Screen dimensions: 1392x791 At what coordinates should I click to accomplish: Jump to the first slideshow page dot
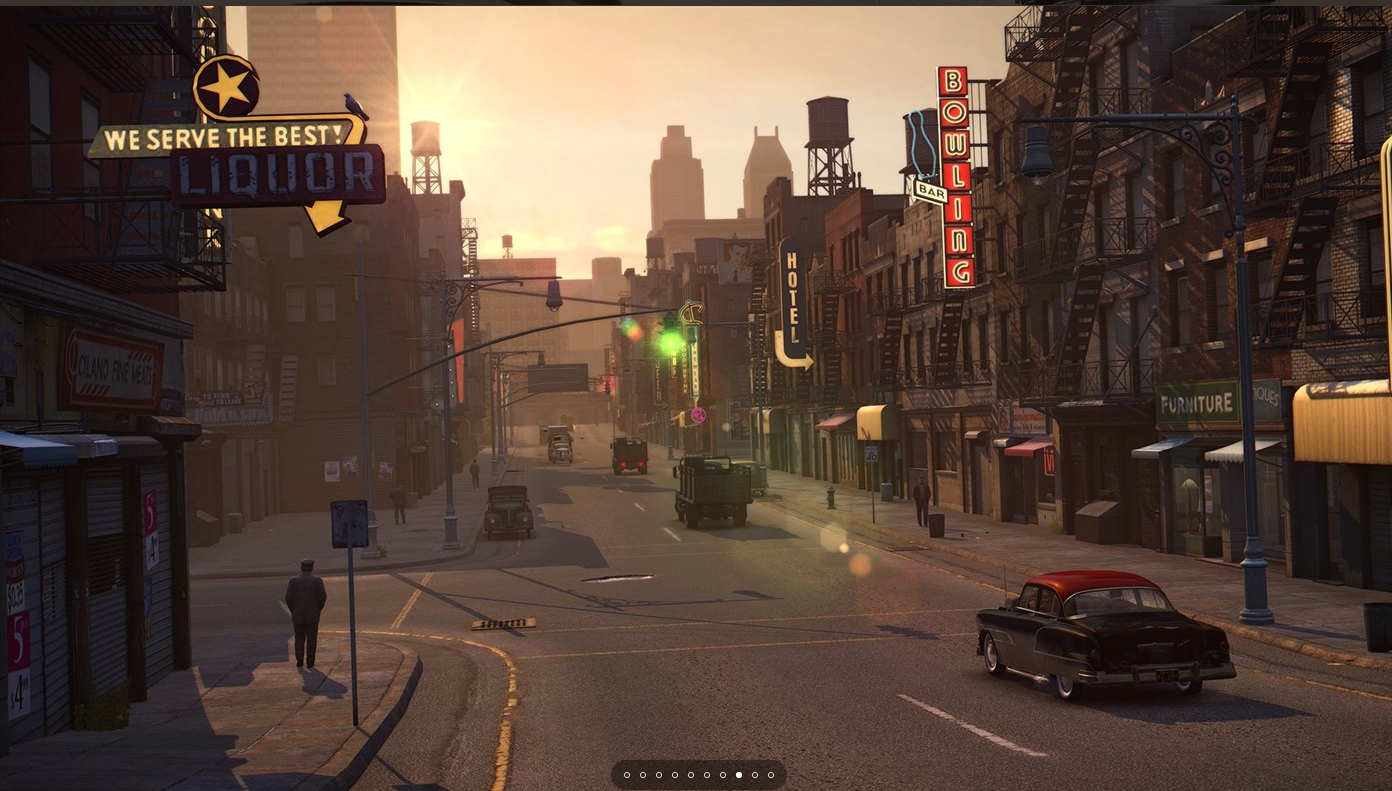click(x=627, y=775)
